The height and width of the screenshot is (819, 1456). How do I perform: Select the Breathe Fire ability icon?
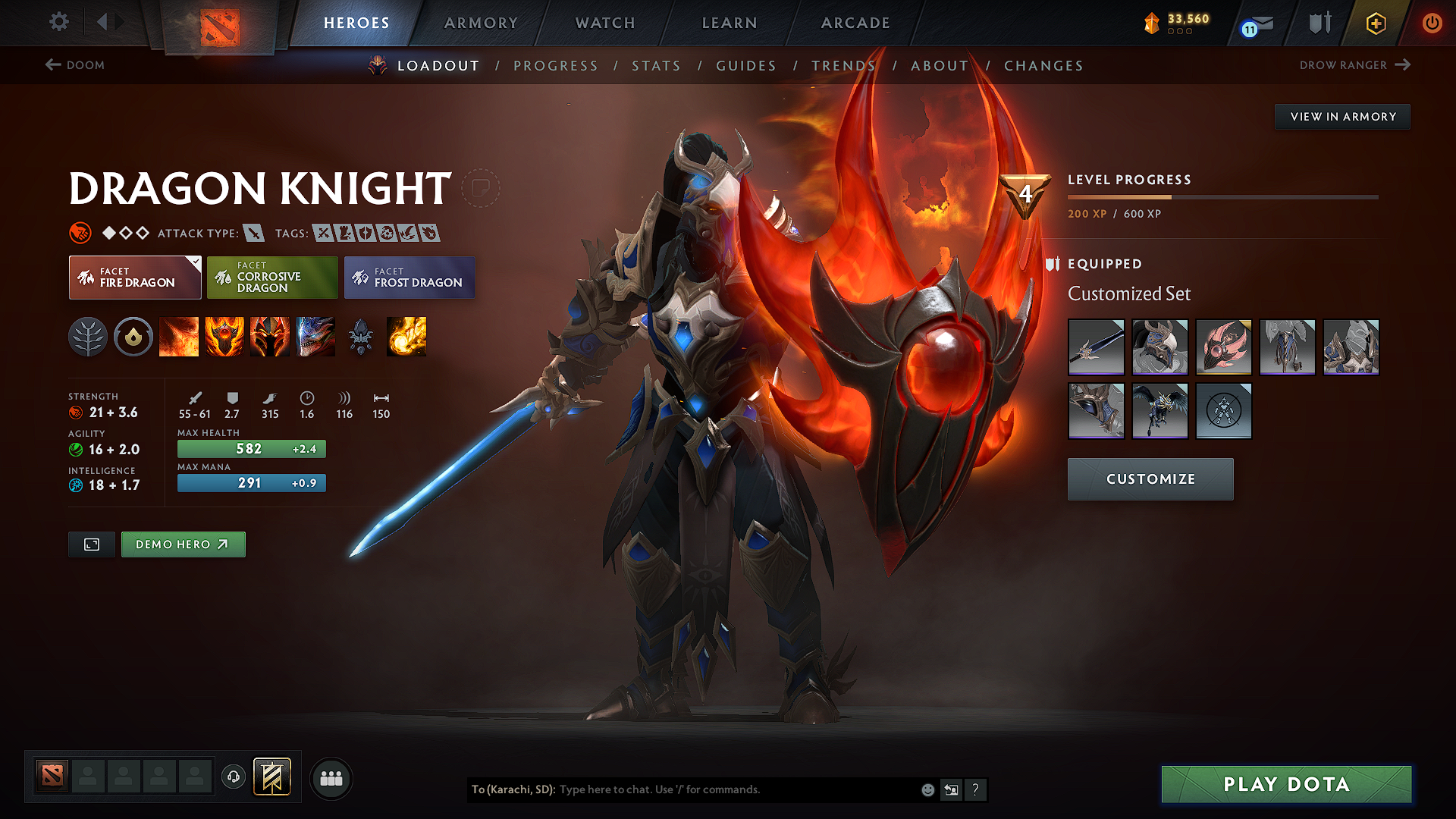click(179, 337)
